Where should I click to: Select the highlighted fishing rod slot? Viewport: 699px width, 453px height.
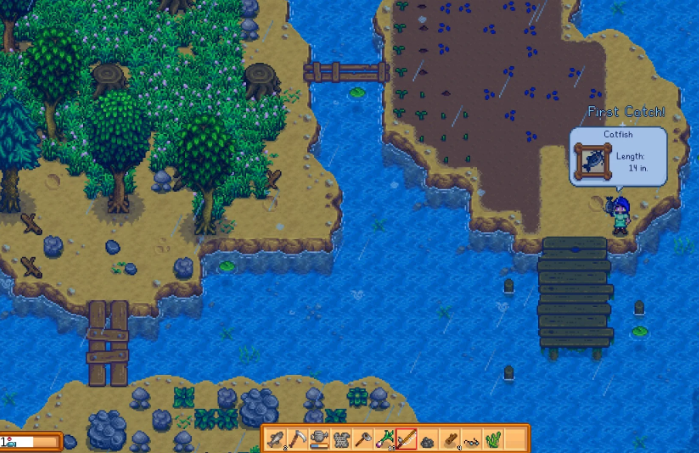(406, 439)
